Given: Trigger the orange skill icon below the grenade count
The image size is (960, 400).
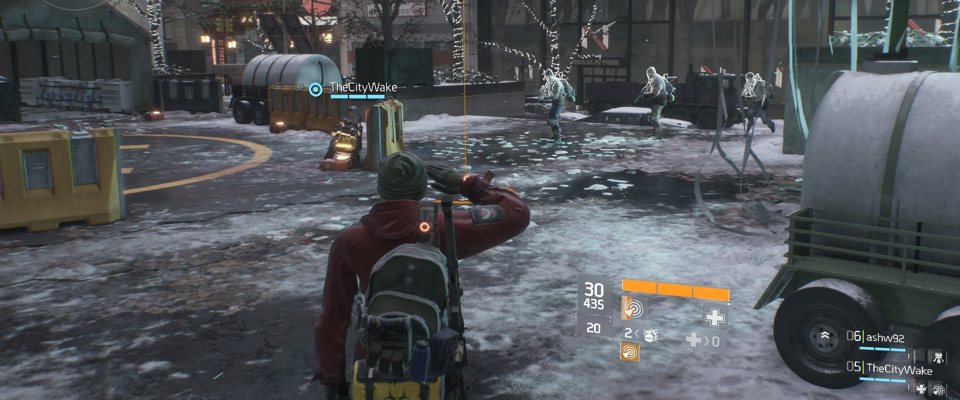Looking at the screenshot, I should 630,351.
